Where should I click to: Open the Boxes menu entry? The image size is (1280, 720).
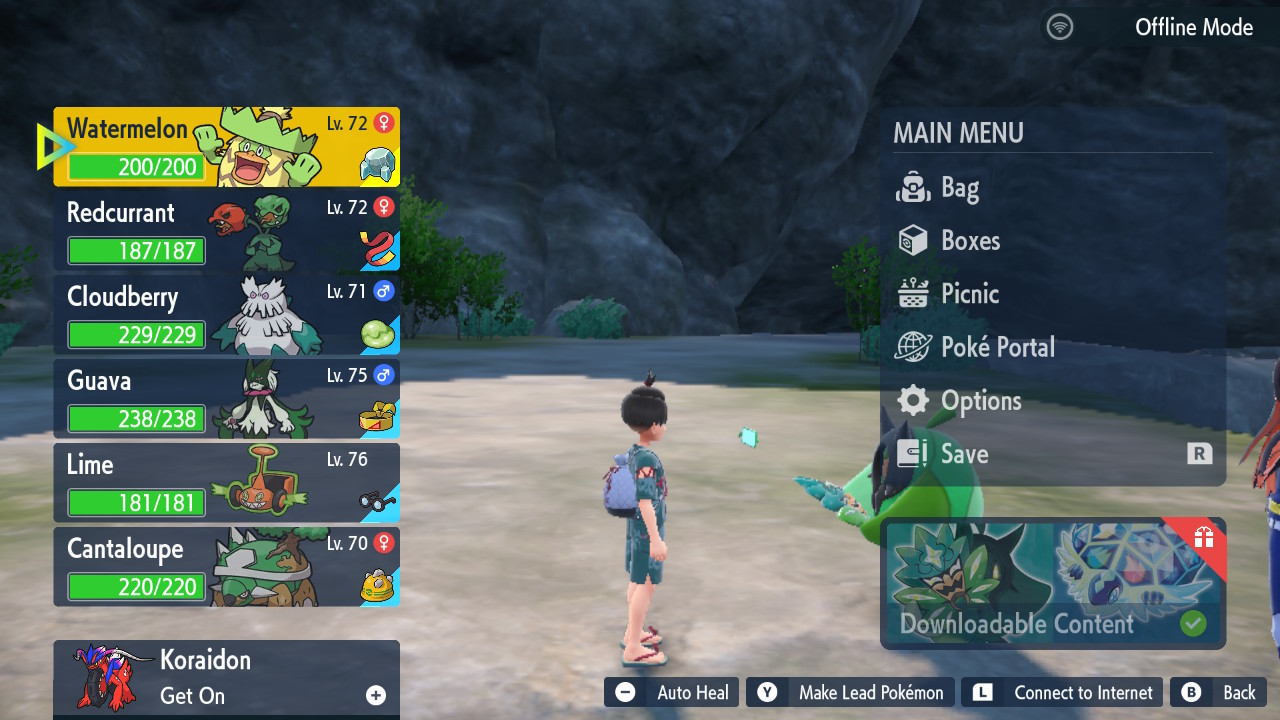pyautogui.click(x=970, y=241)
